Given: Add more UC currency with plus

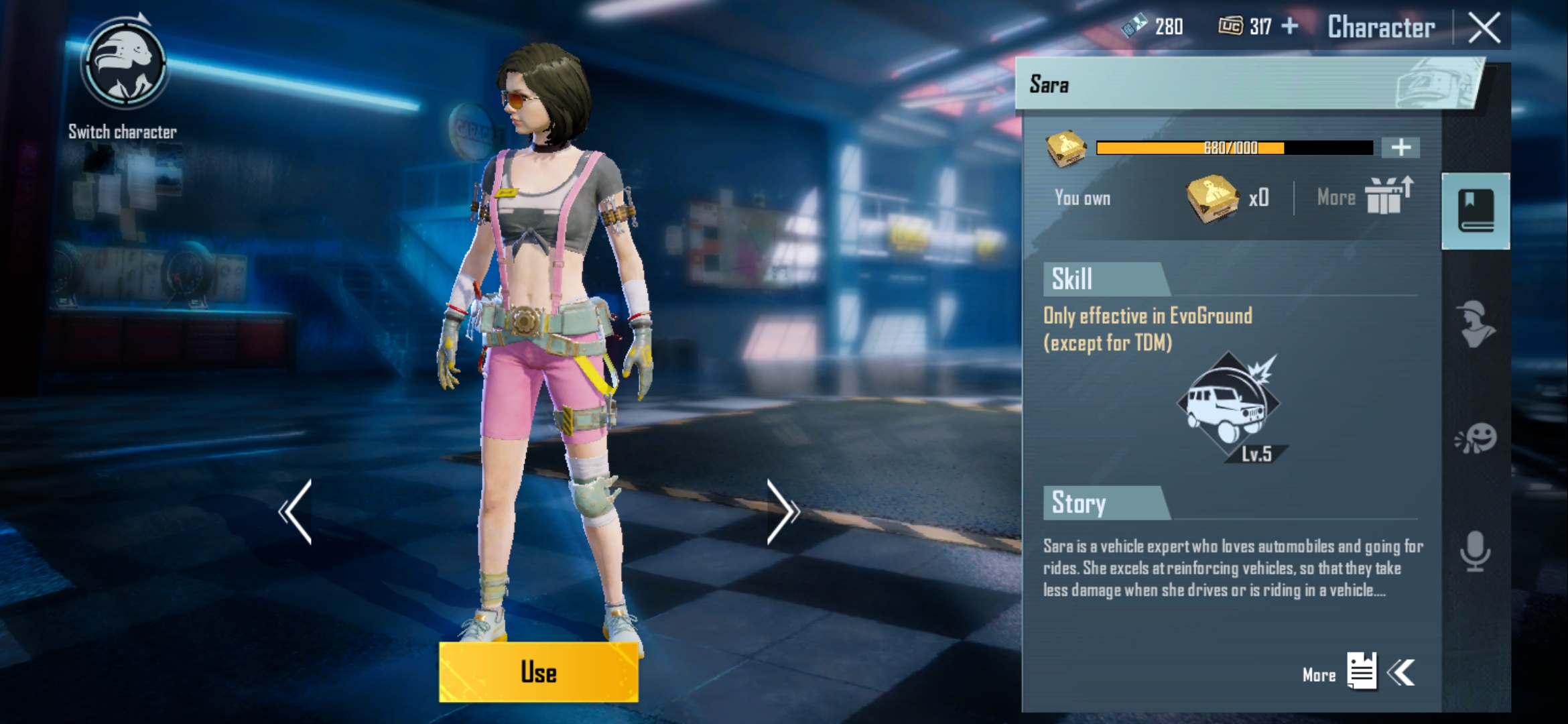Looking at the screenshot, I should pos(1290,27).
